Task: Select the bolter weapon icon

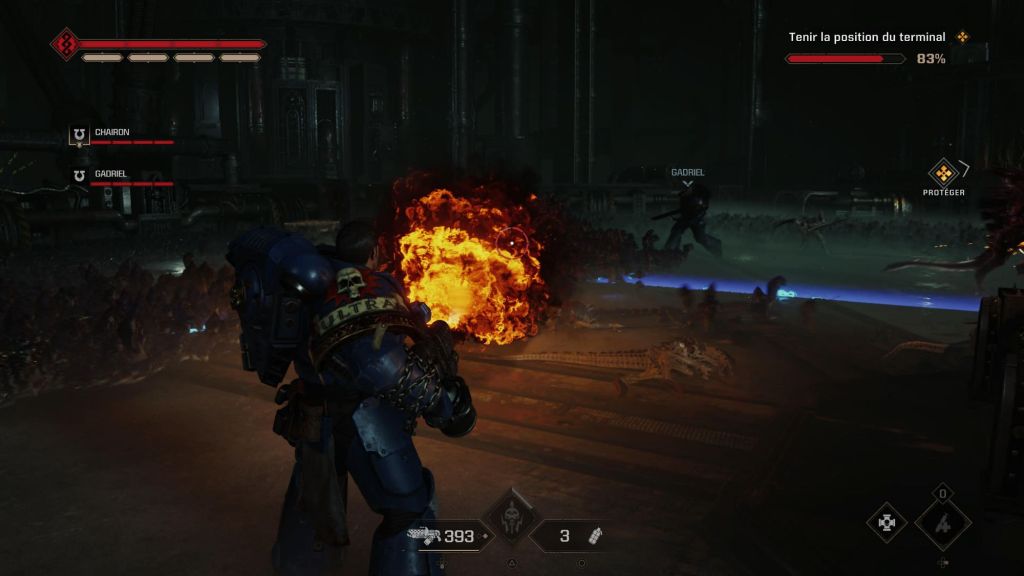Action: (425, 535)
